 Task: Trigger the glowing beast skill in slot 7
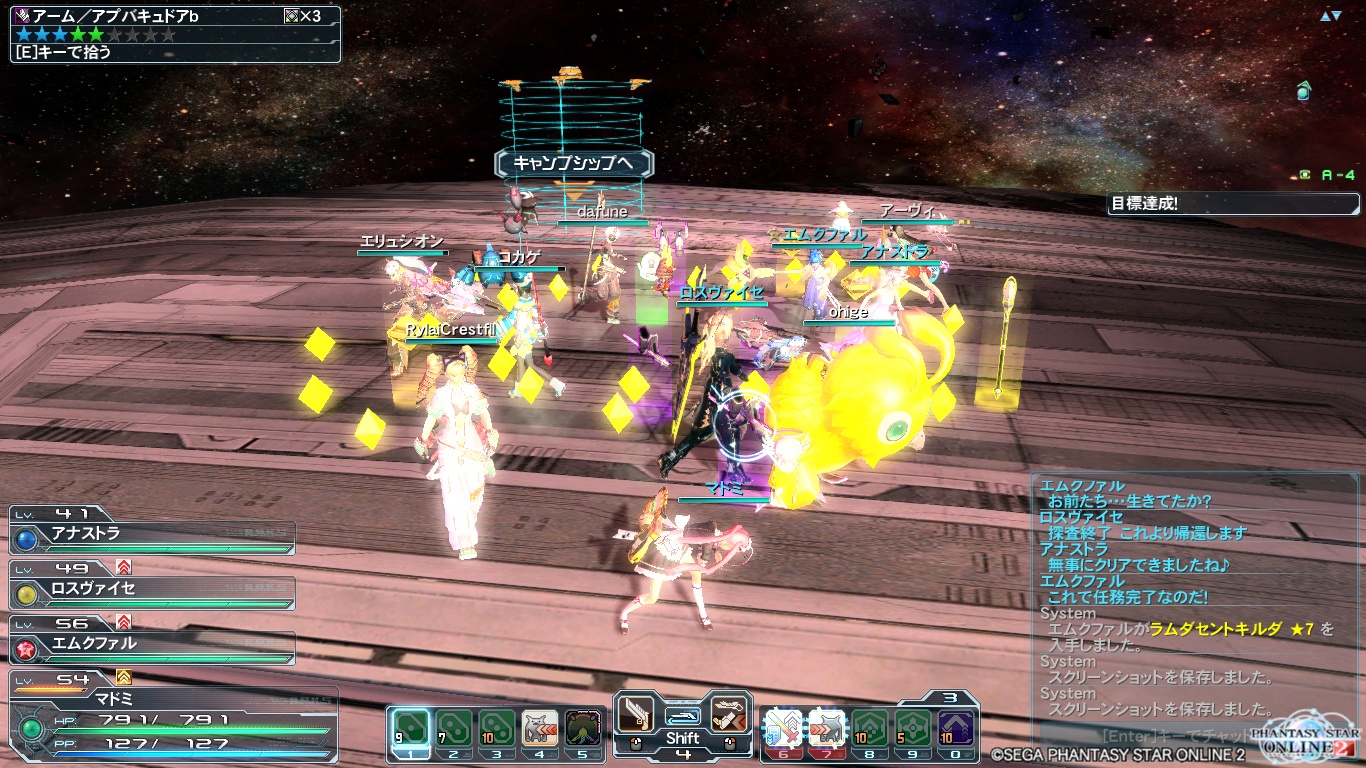tap(826, 727)
